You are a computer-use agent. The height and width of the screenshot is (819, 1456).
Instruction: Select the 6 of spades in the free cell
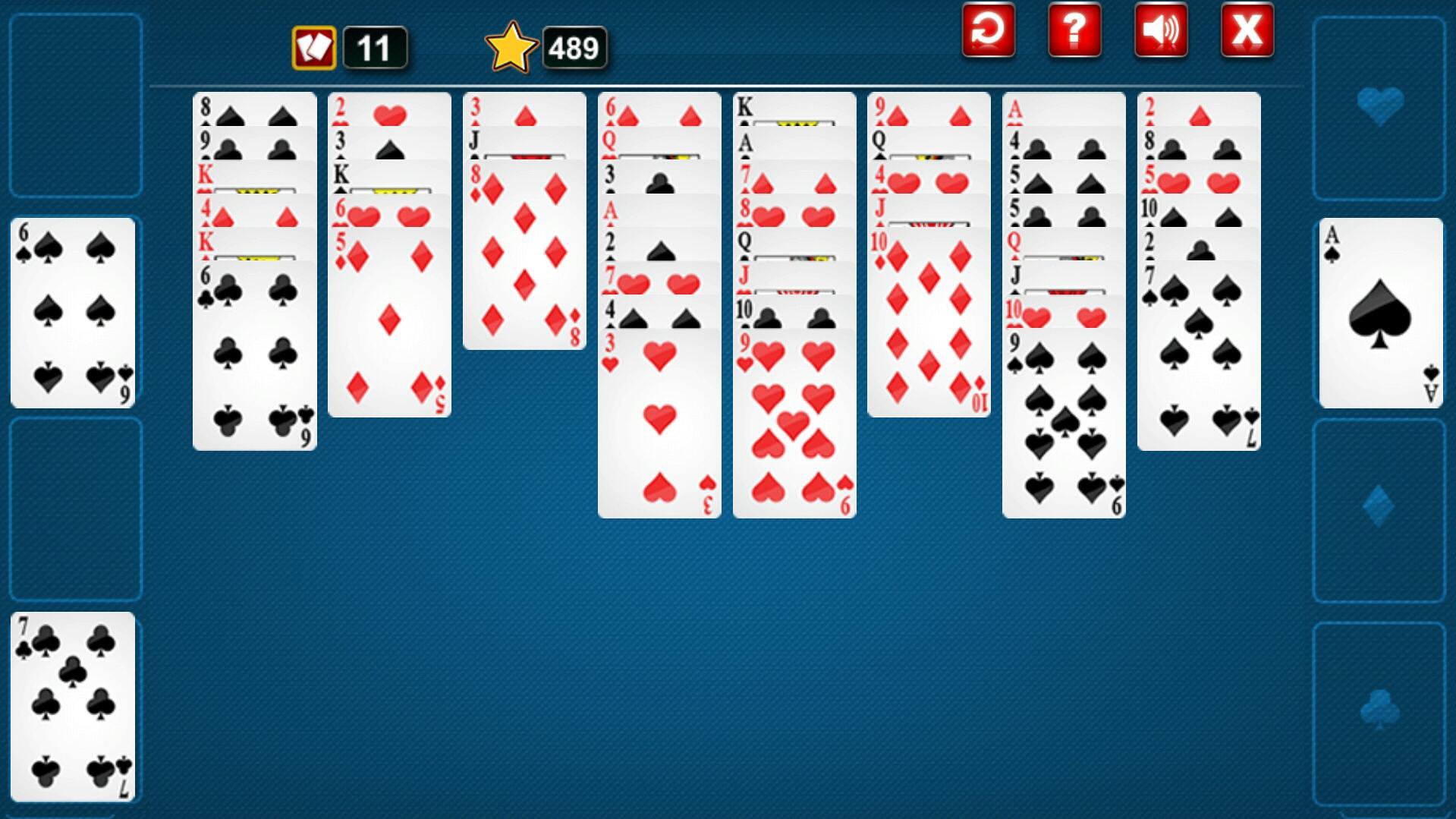point(73,311)
